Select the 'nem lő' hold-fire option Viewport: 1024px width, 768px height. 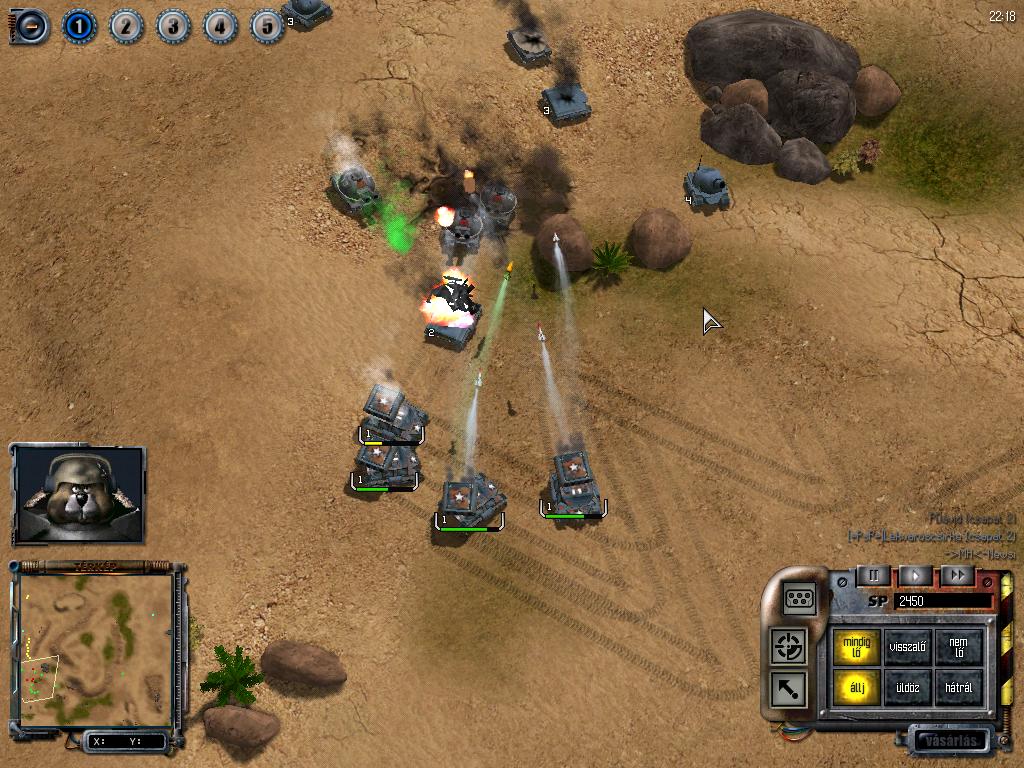pos(958,646)
